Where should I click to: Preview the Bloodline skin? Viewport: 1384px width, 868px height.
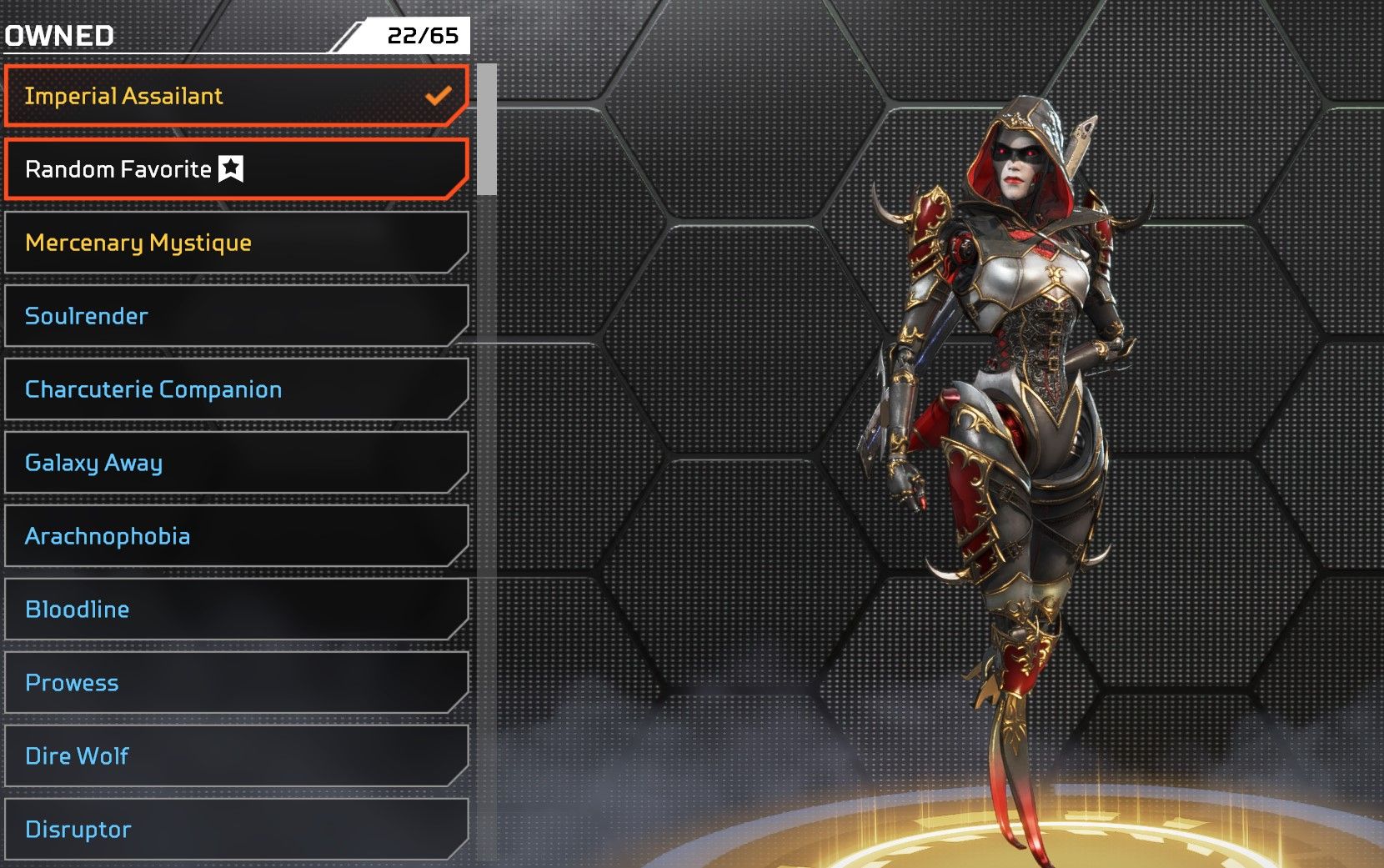[236, 610]
